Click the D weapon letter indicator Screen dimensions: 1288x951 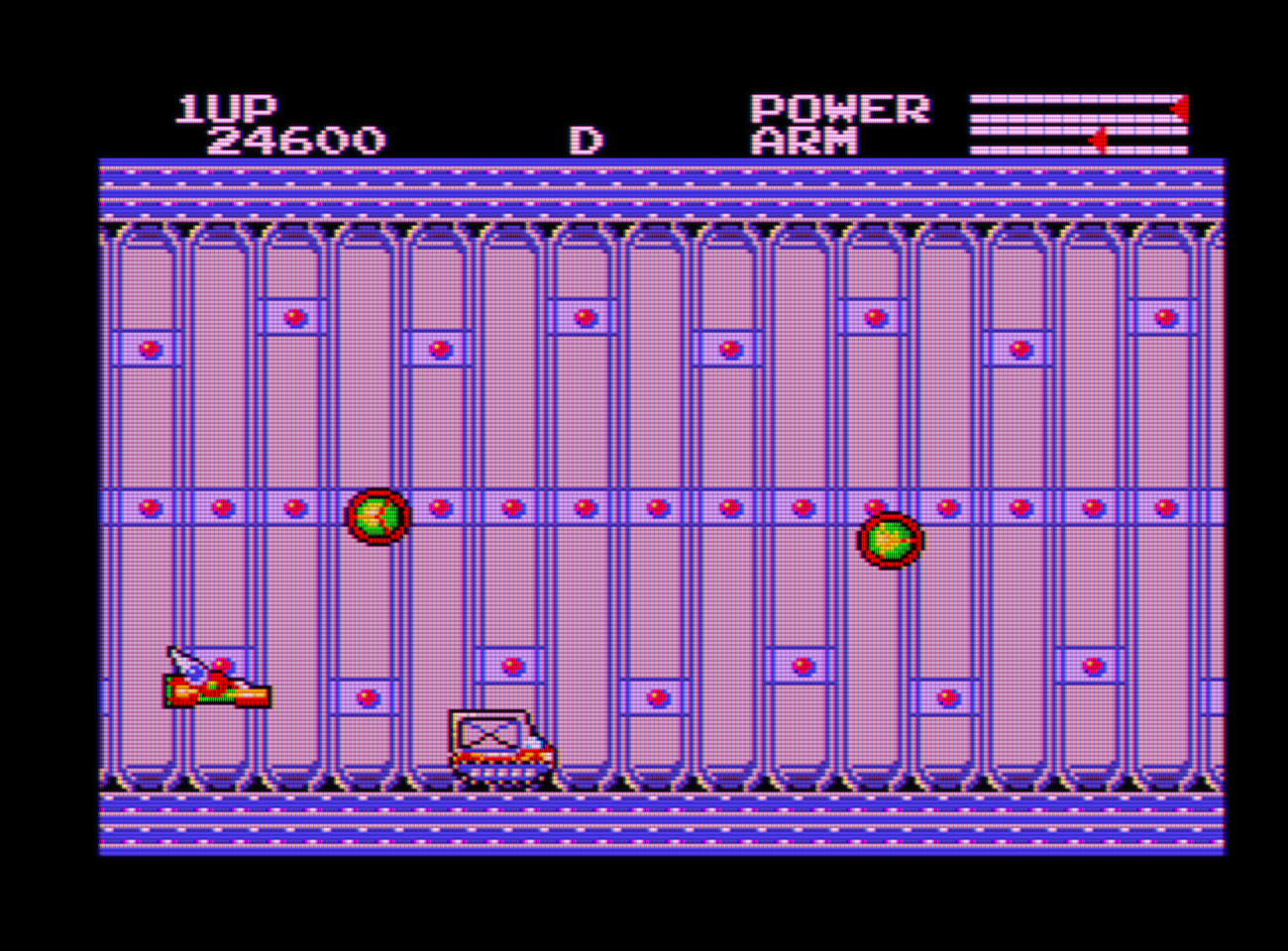(x=586, y=141)
